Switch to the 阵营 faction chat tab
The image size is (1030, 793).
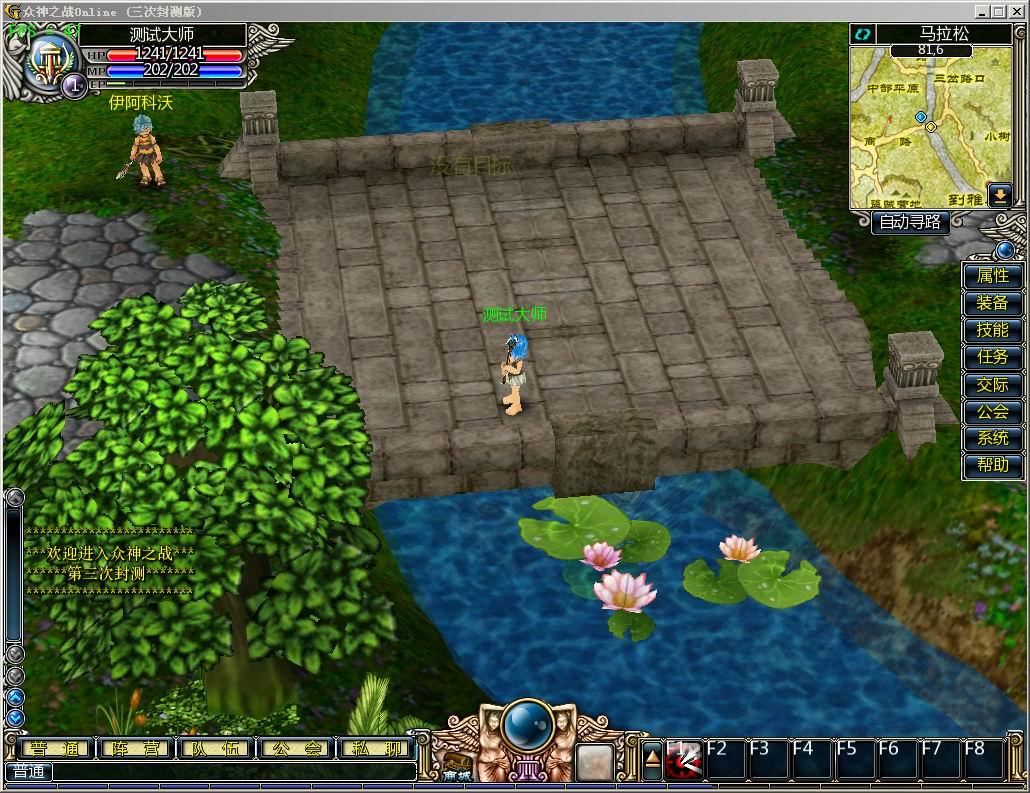[133, 749]
